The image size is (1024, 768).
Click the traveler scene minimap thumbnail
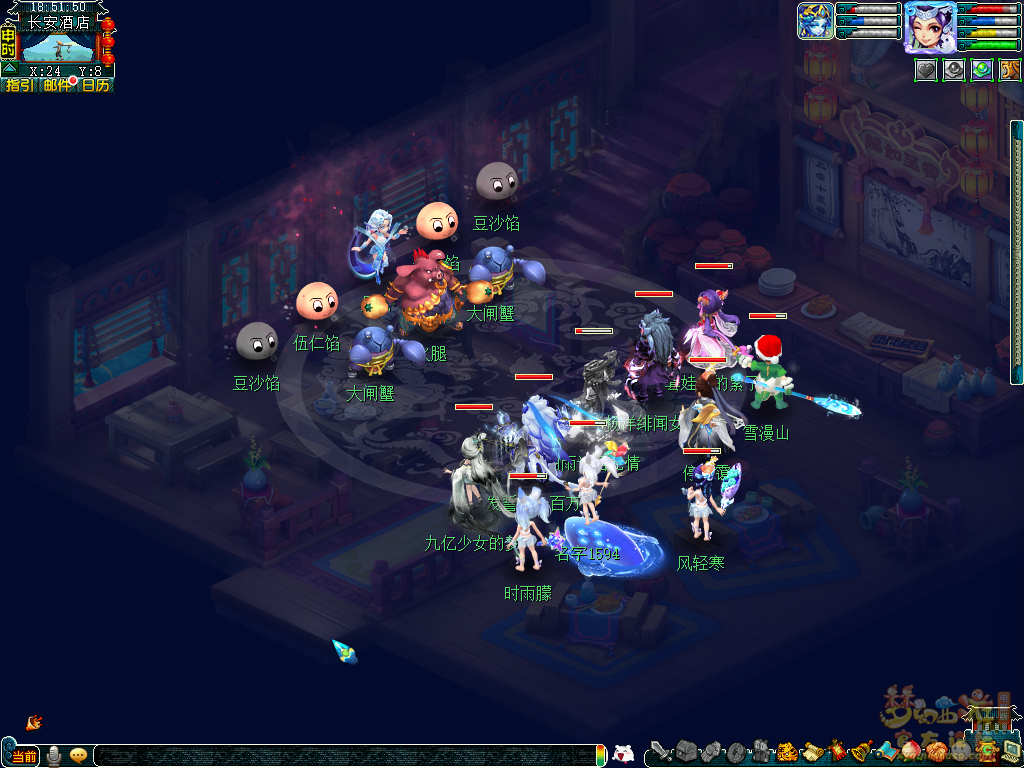coord(58,46)
